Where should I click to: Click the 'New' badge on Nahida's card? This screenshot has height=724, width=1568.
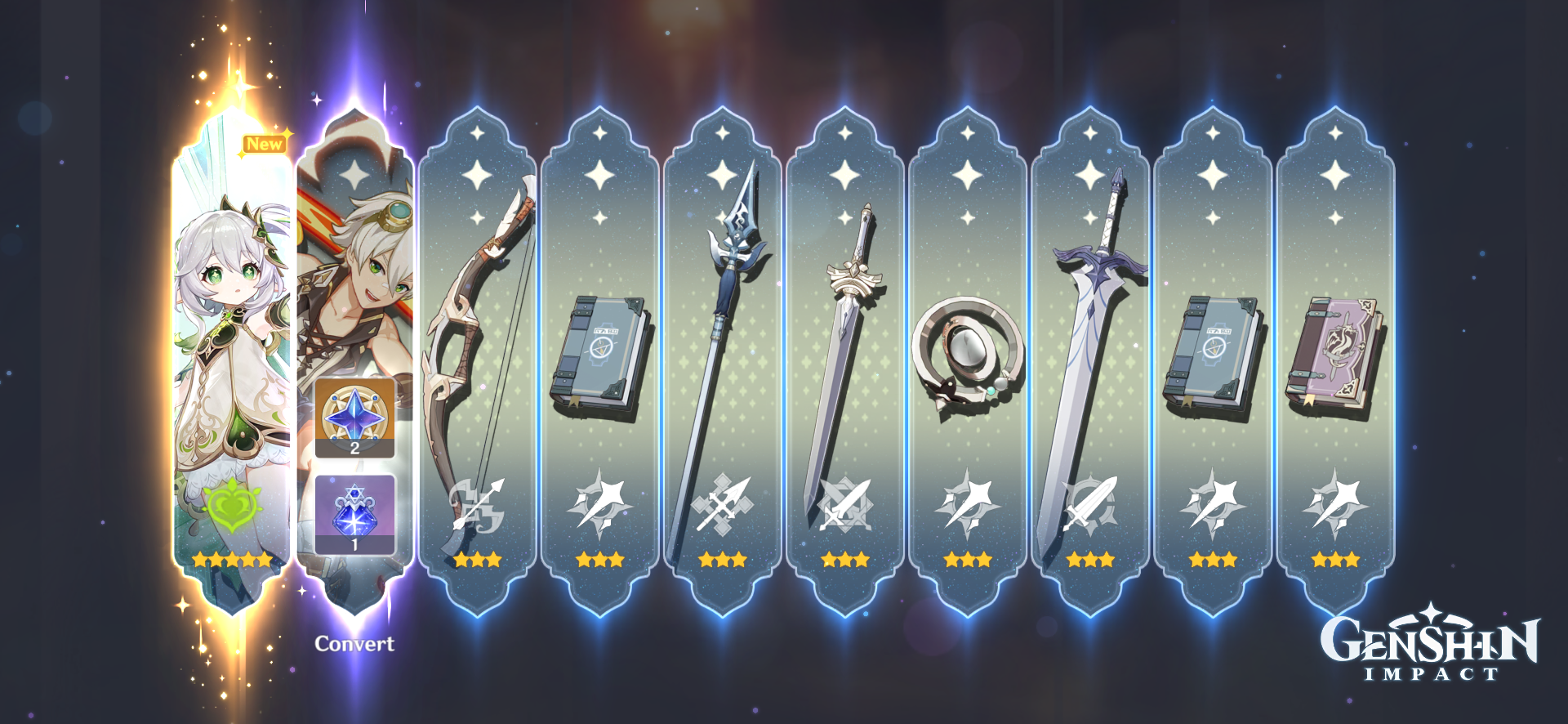pyautogui.click(x=266, y=144)
